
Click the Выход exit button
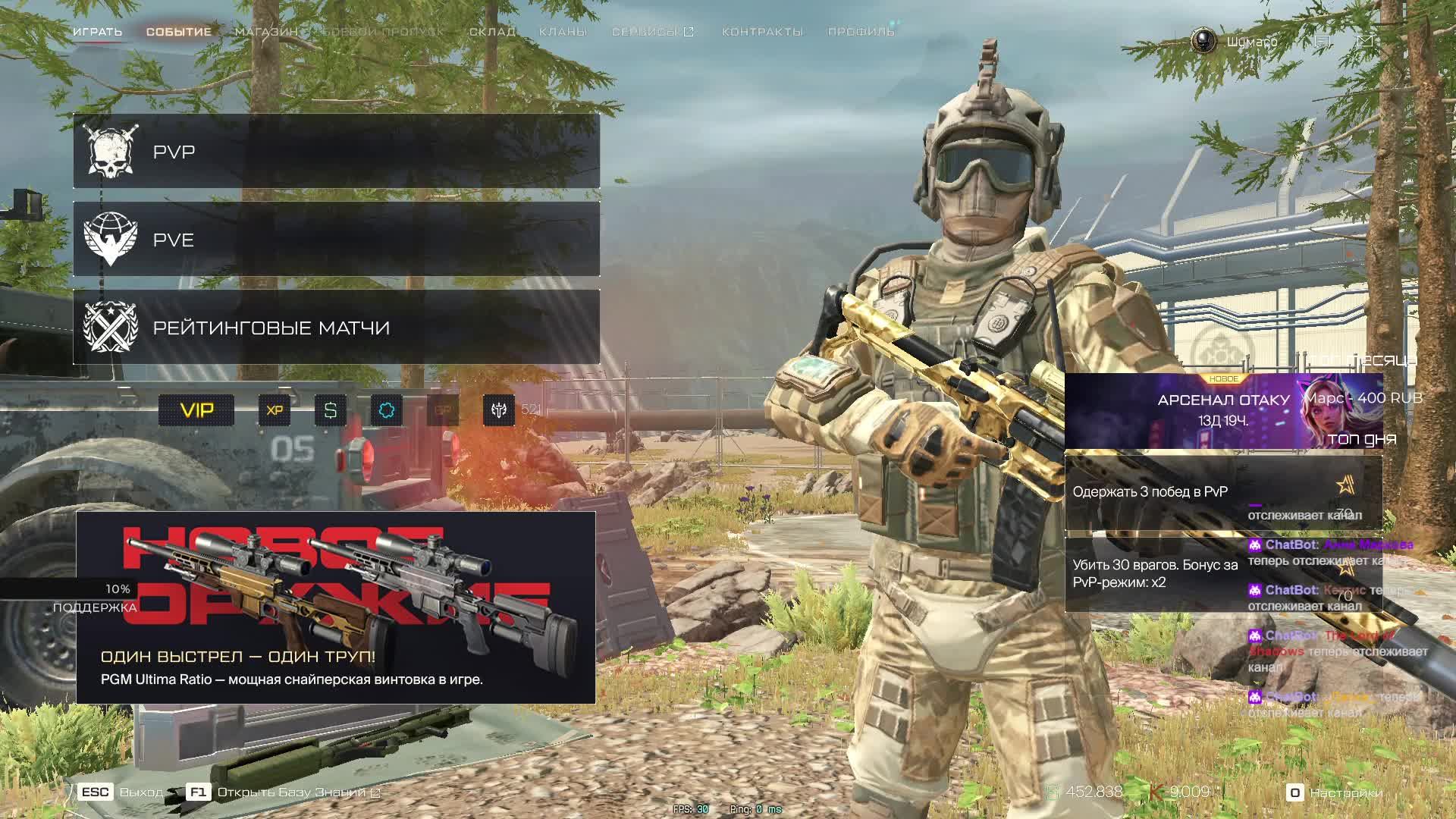click(x=121, y=792)
